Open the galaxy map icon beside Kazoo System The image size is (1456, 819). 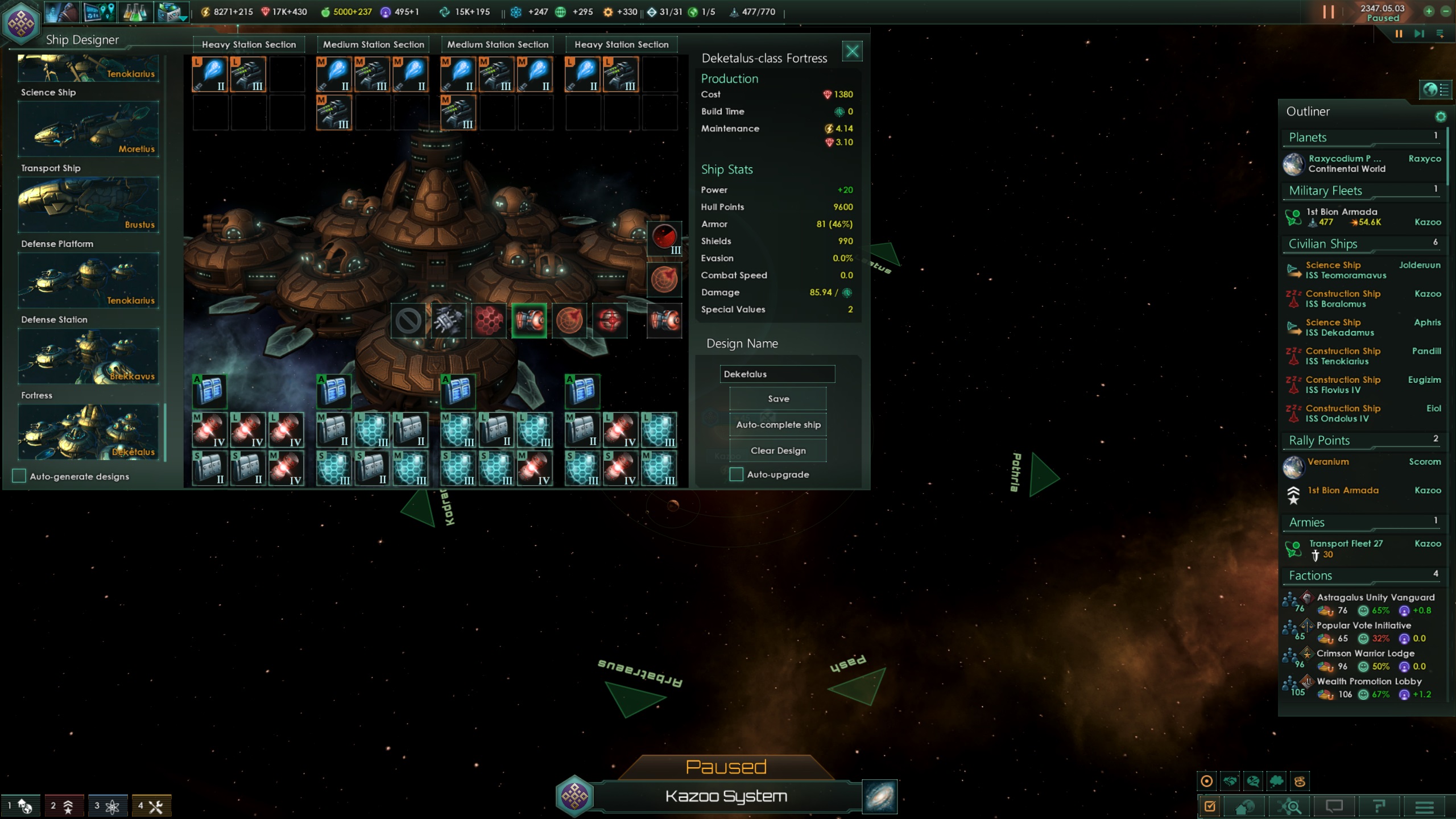[879, 796]
